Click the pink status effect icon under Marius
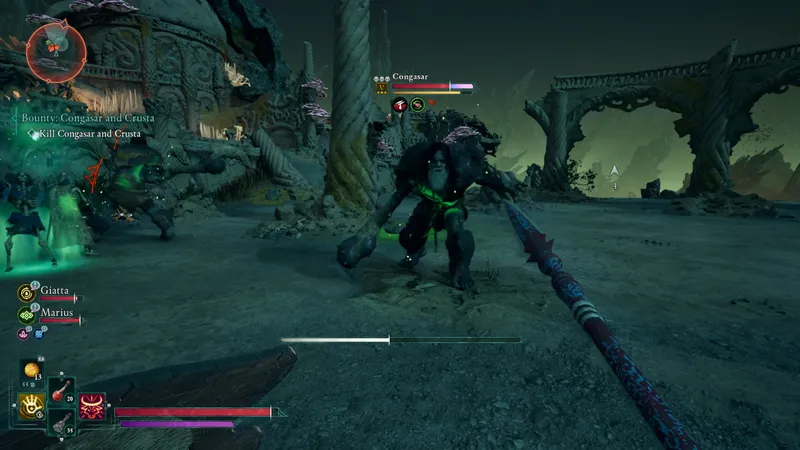The image size is (800, 450). click(x=24, y=332)
